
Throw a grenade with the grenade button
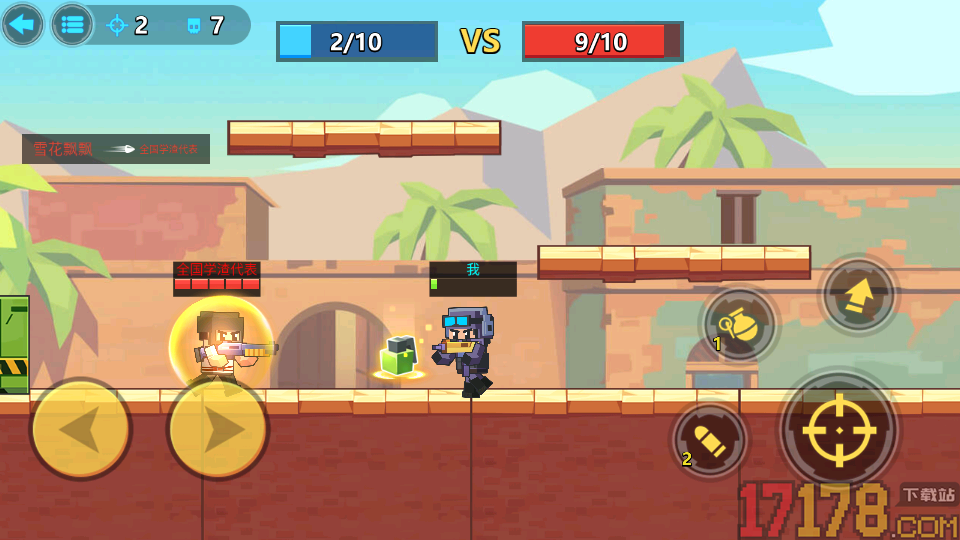740,326
